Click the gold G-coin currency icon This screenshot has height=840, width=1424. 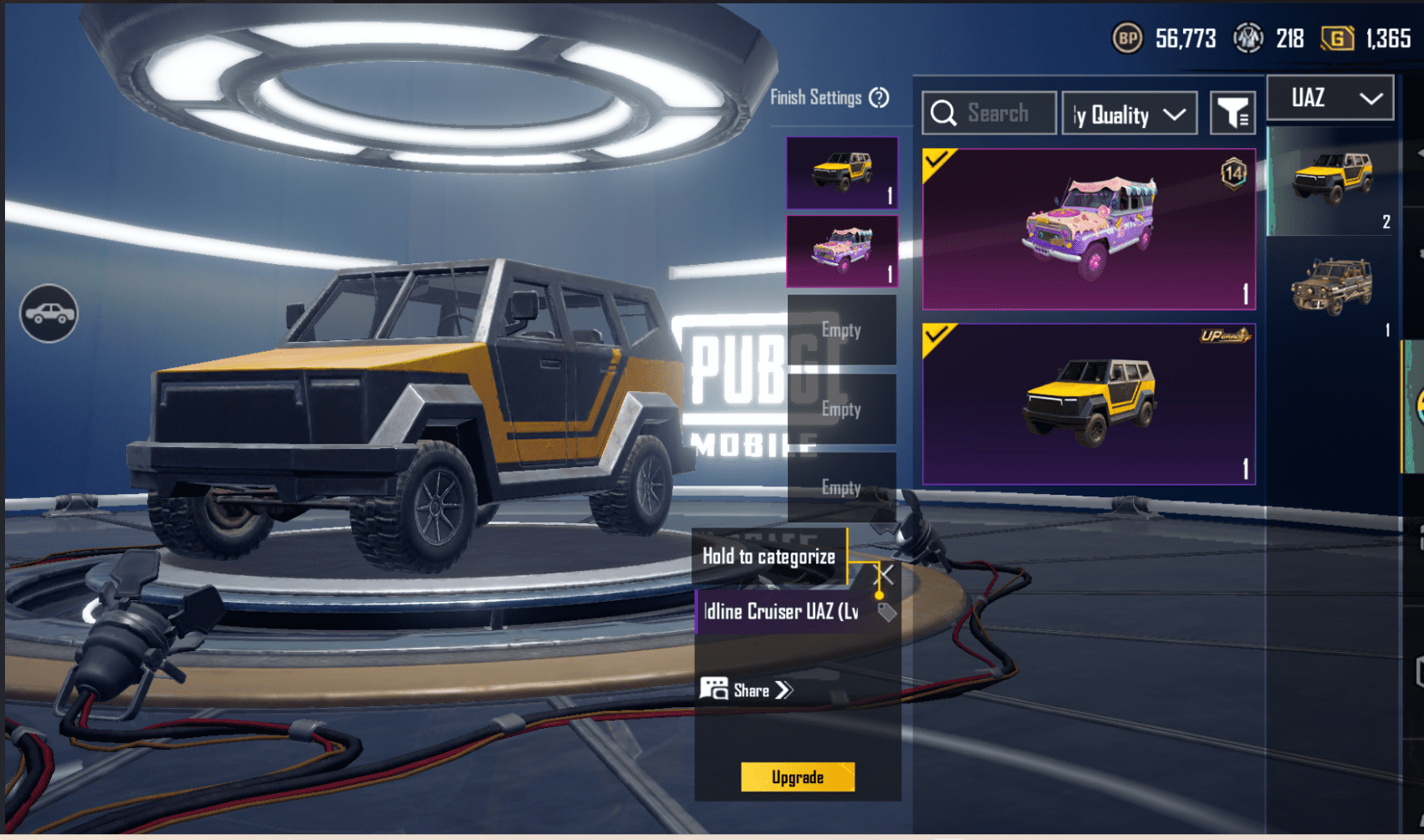click(x=1339, y=38)
